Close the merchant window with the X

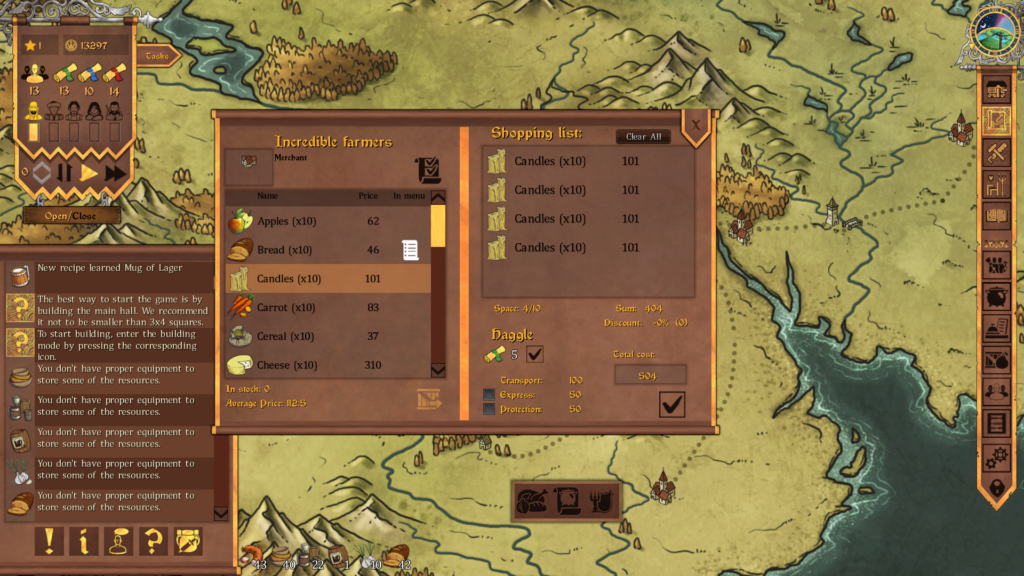coord(695,124)
